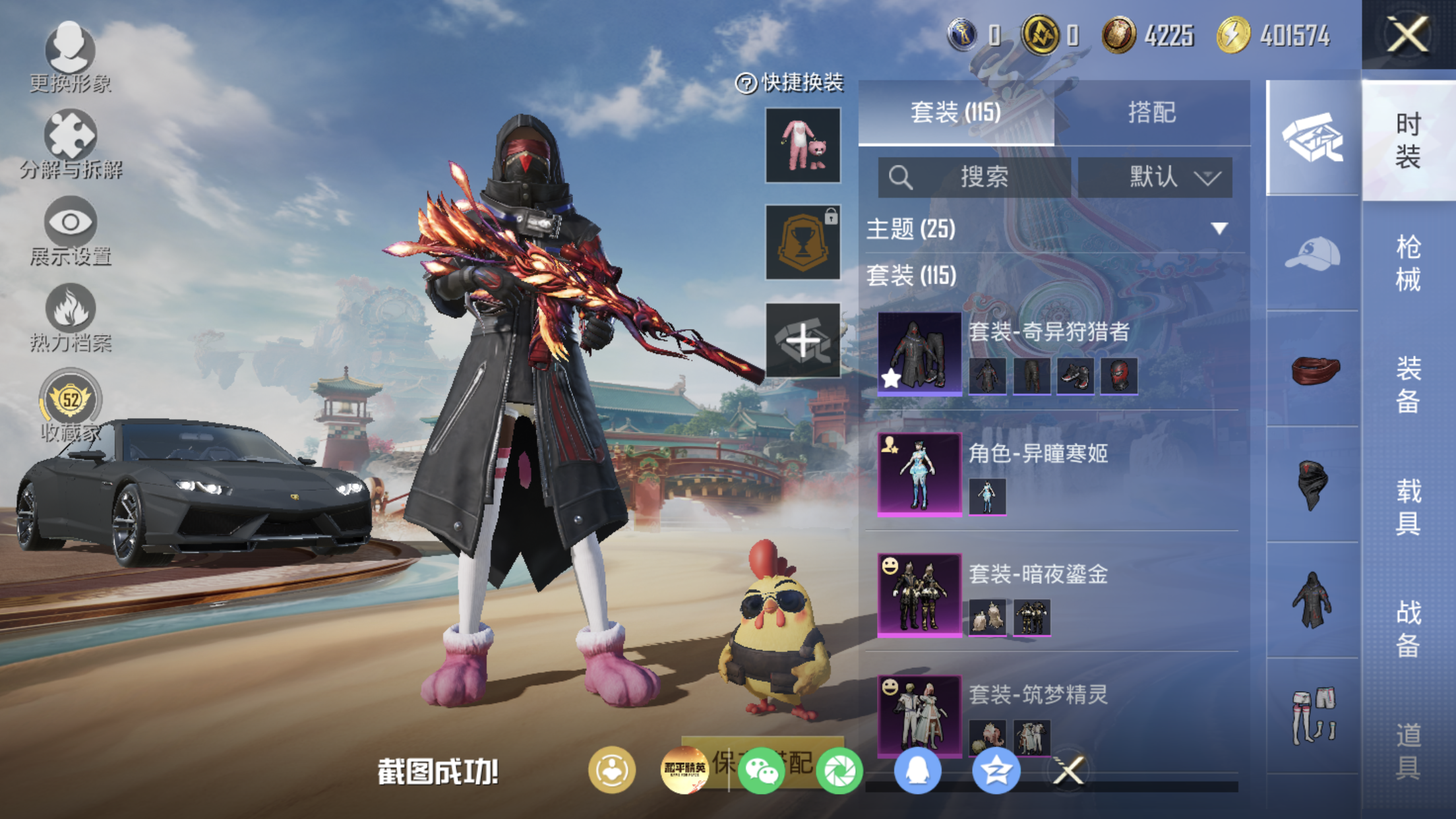1456x819 pixels.
Task: Share the screenshot to WeChat
Action: click(761, 770)
